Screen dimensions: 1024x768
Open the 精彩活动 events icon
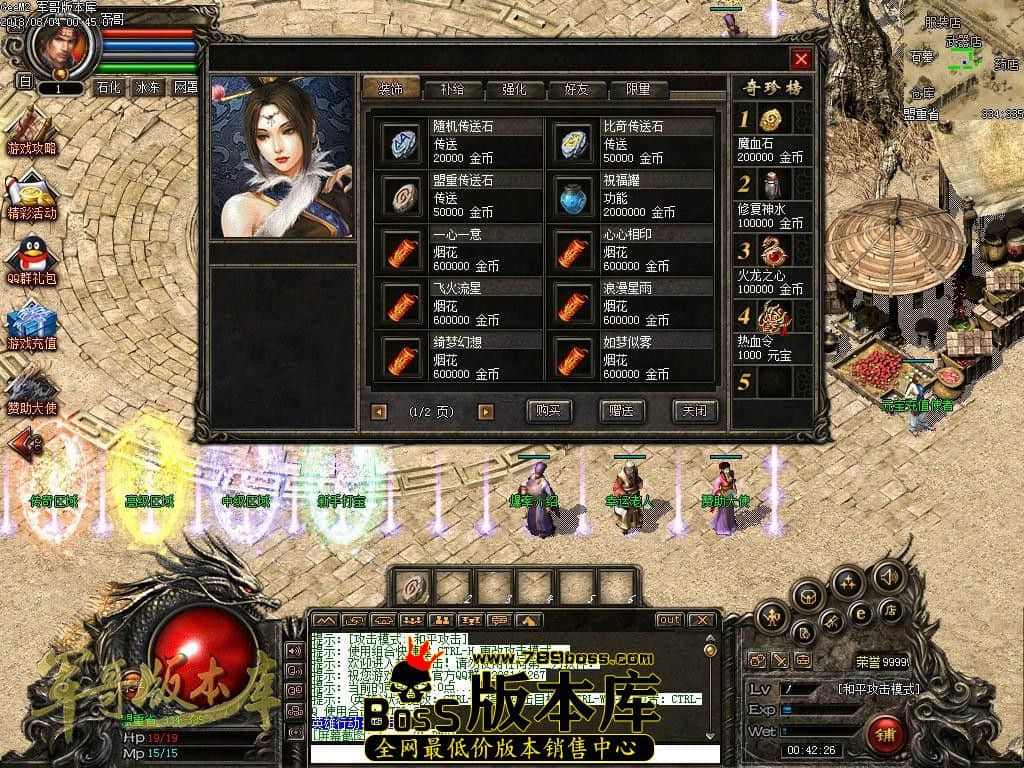coord(31,197)
